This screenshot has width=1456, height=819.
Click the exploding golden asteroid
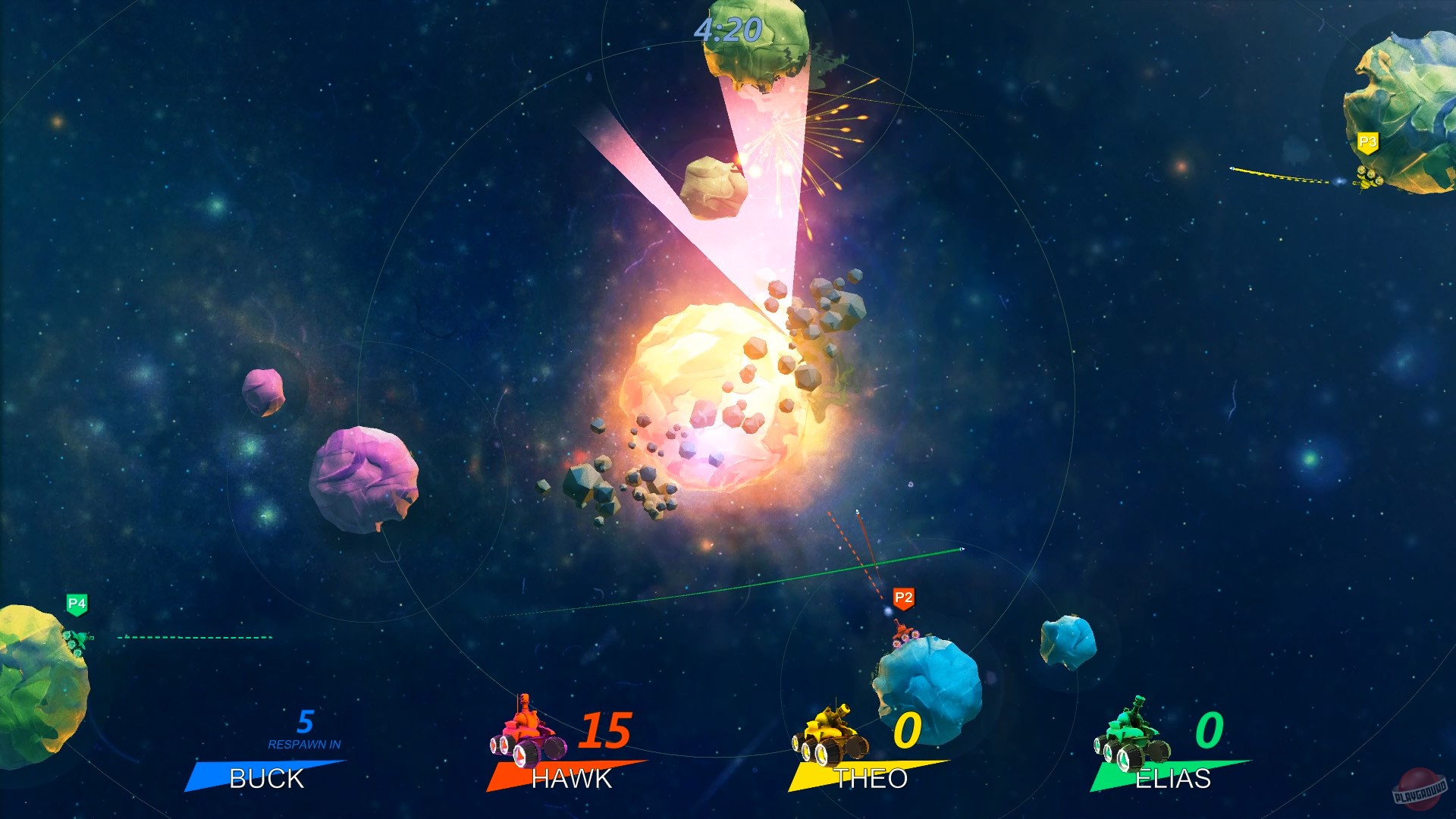point(713,394)
